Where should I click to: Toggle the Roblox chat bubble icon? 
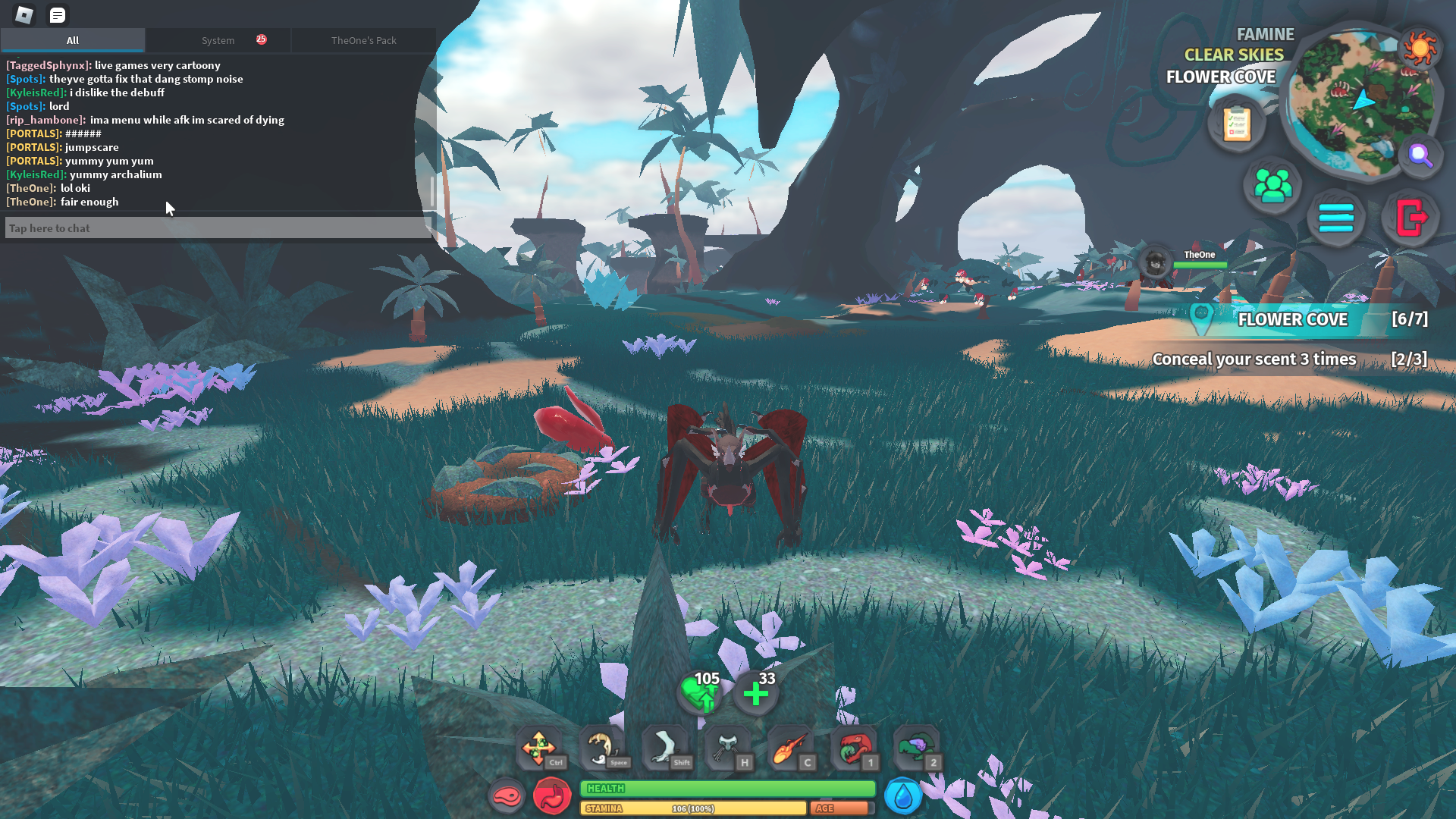(57, 14)
